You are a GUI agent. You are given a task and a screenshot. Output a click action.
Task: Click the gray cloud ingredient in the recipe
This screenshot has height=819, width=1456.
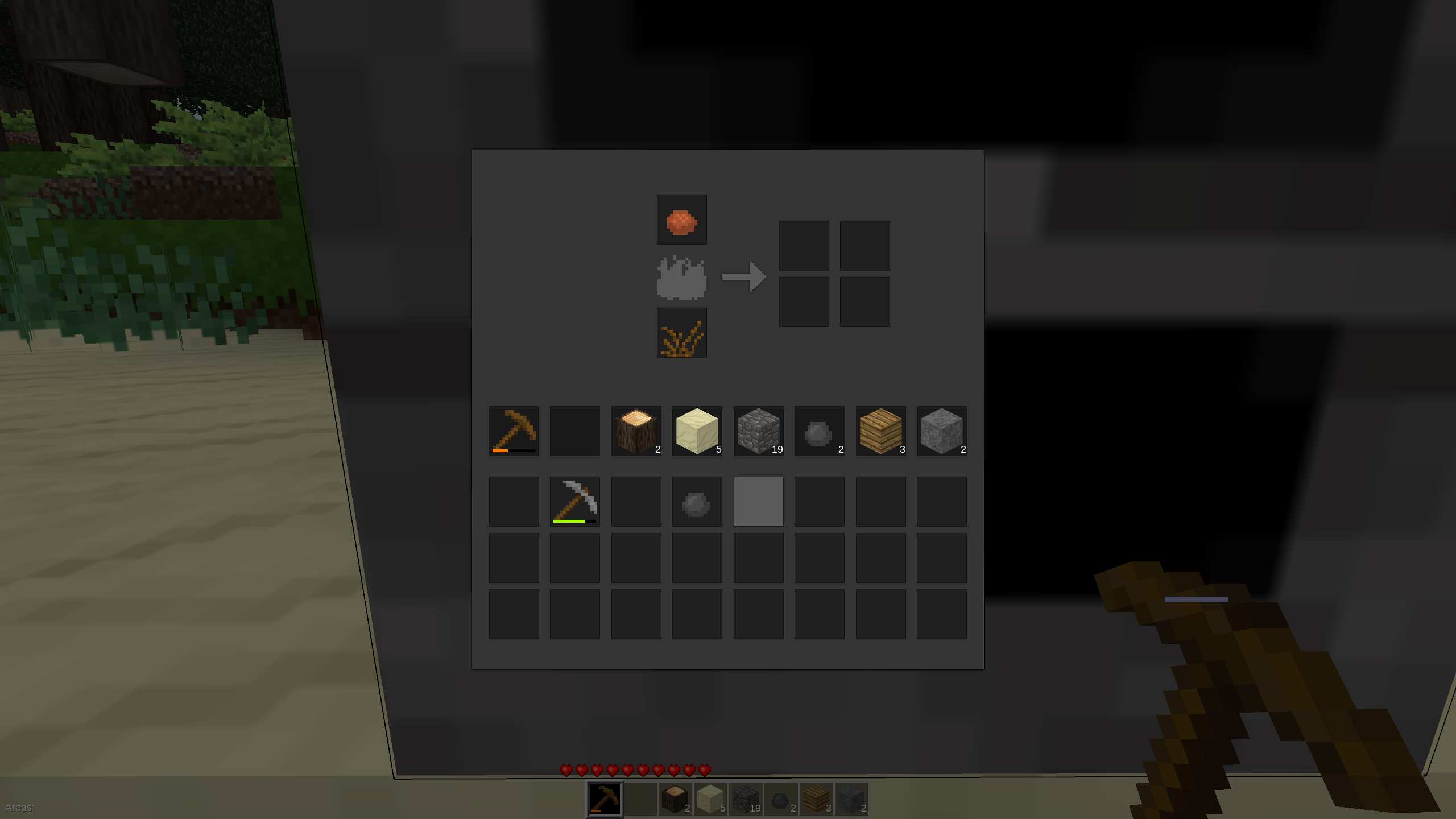[681, 278]
